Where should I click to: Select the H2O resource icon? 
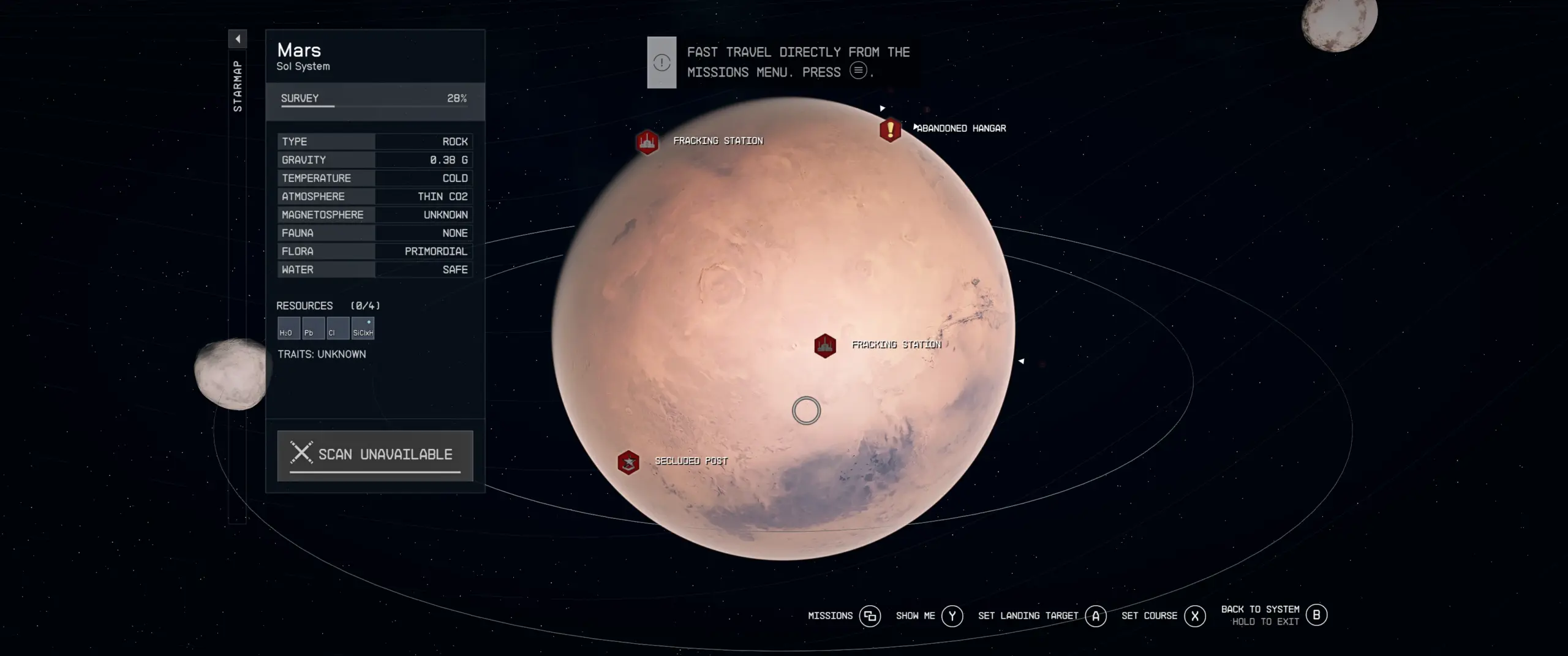click(x=288, y=328)
